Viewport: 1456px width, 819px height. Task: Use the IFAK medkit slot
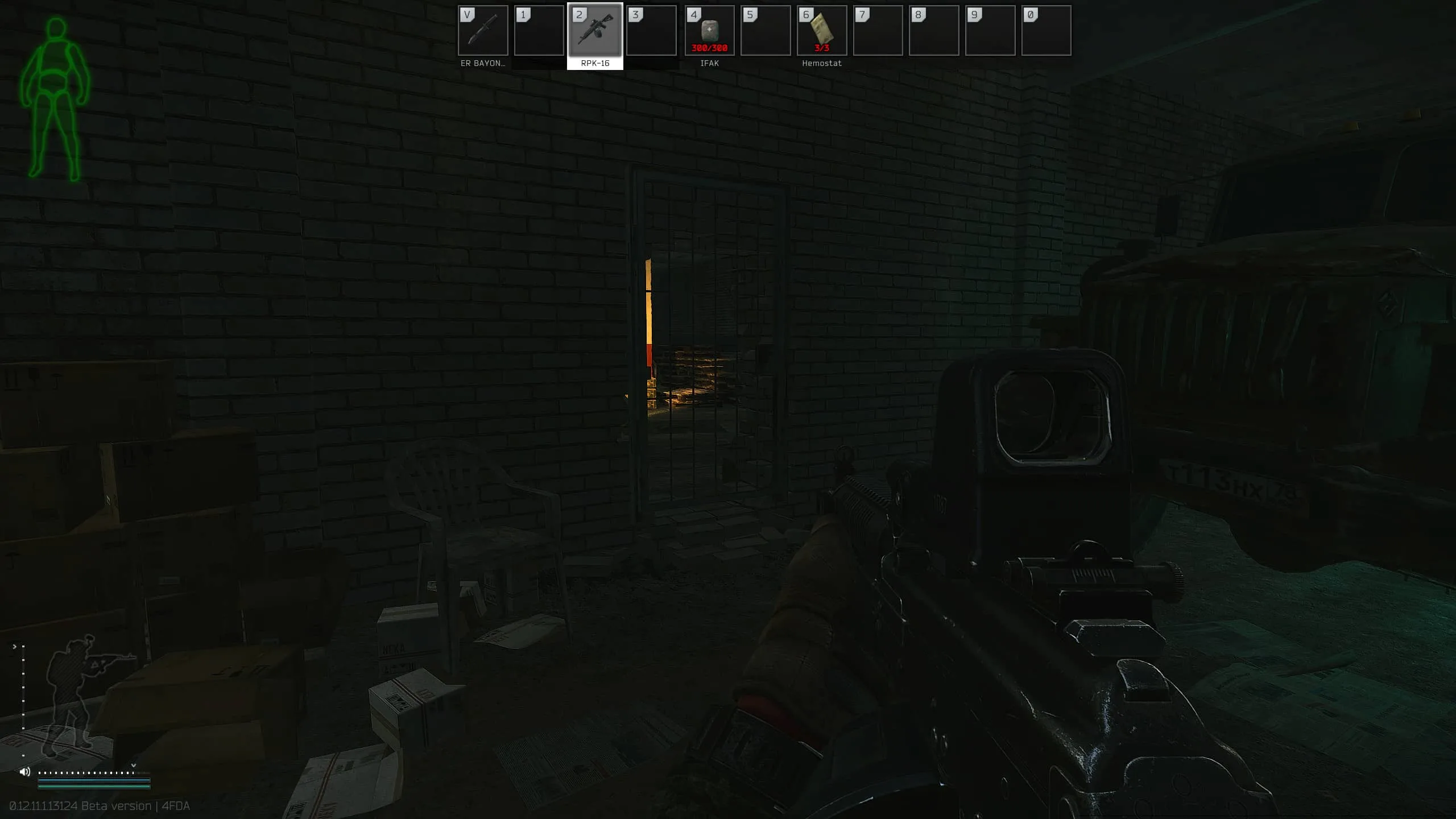click(x=709, y=31)
